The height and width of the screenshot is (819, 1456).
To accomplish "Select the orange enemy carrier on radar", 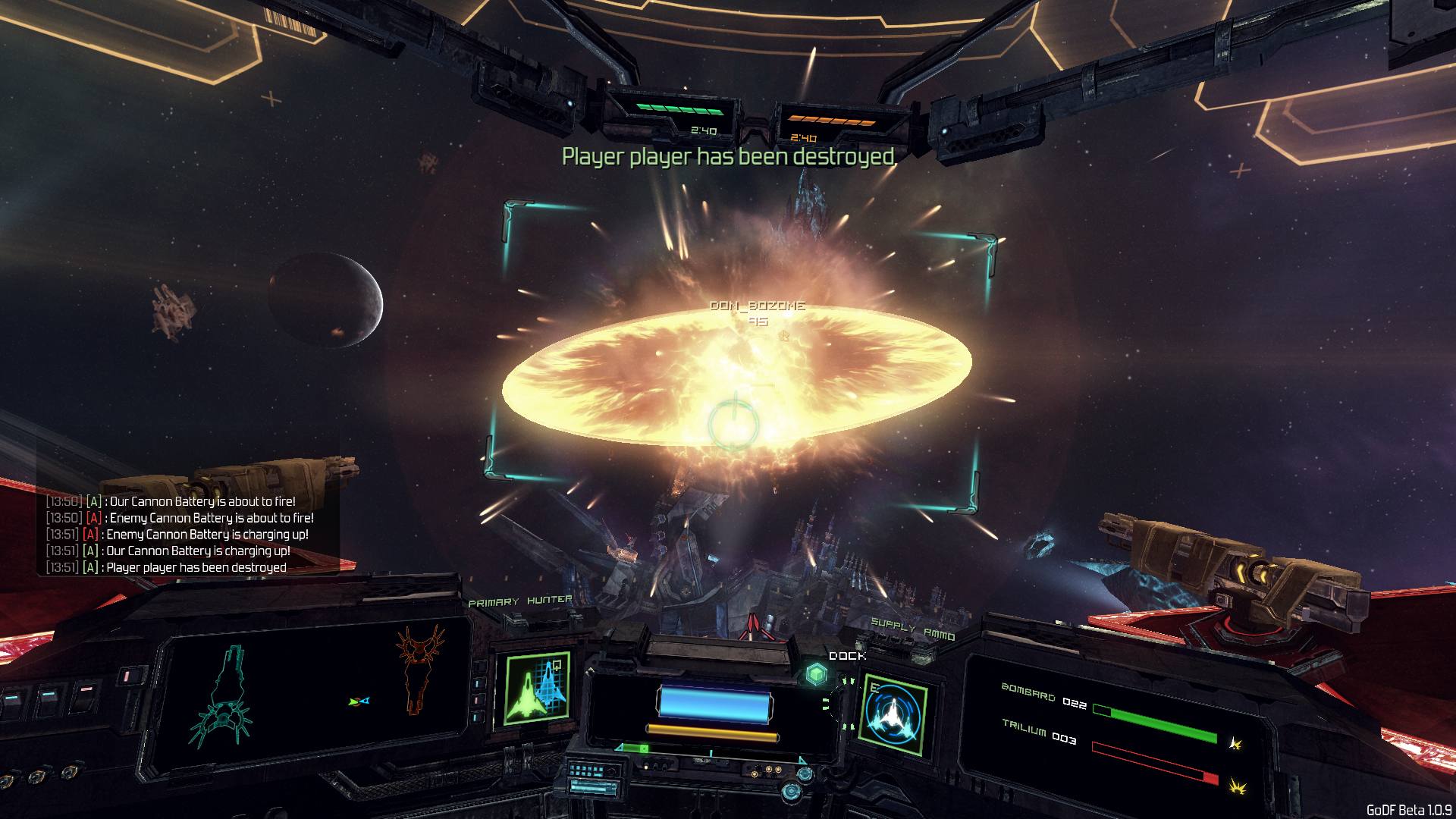I will (419, 668).
